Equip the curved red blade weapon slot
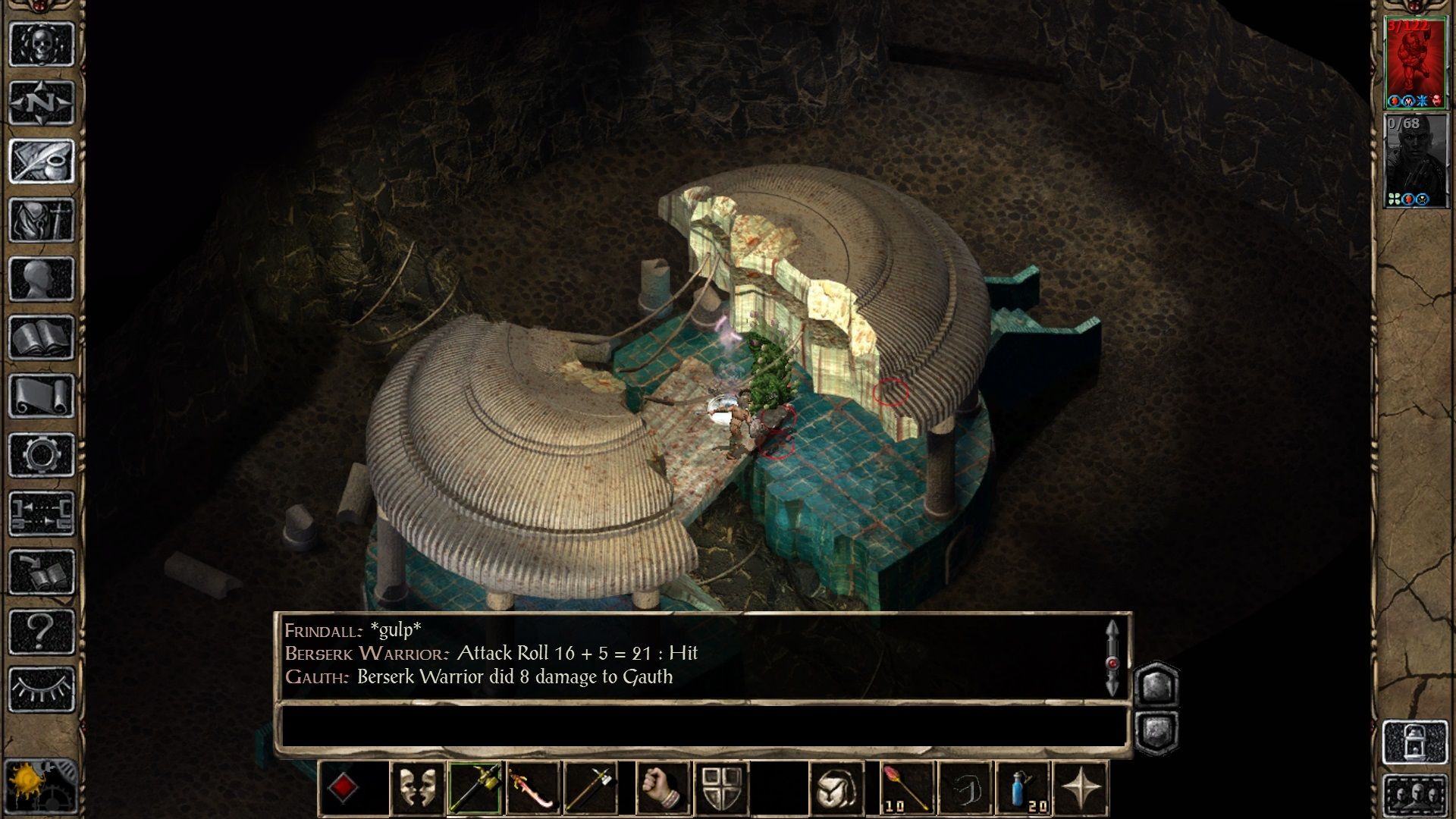The image size is (1456, 819). pyautogui.click(x=533, y=789)
